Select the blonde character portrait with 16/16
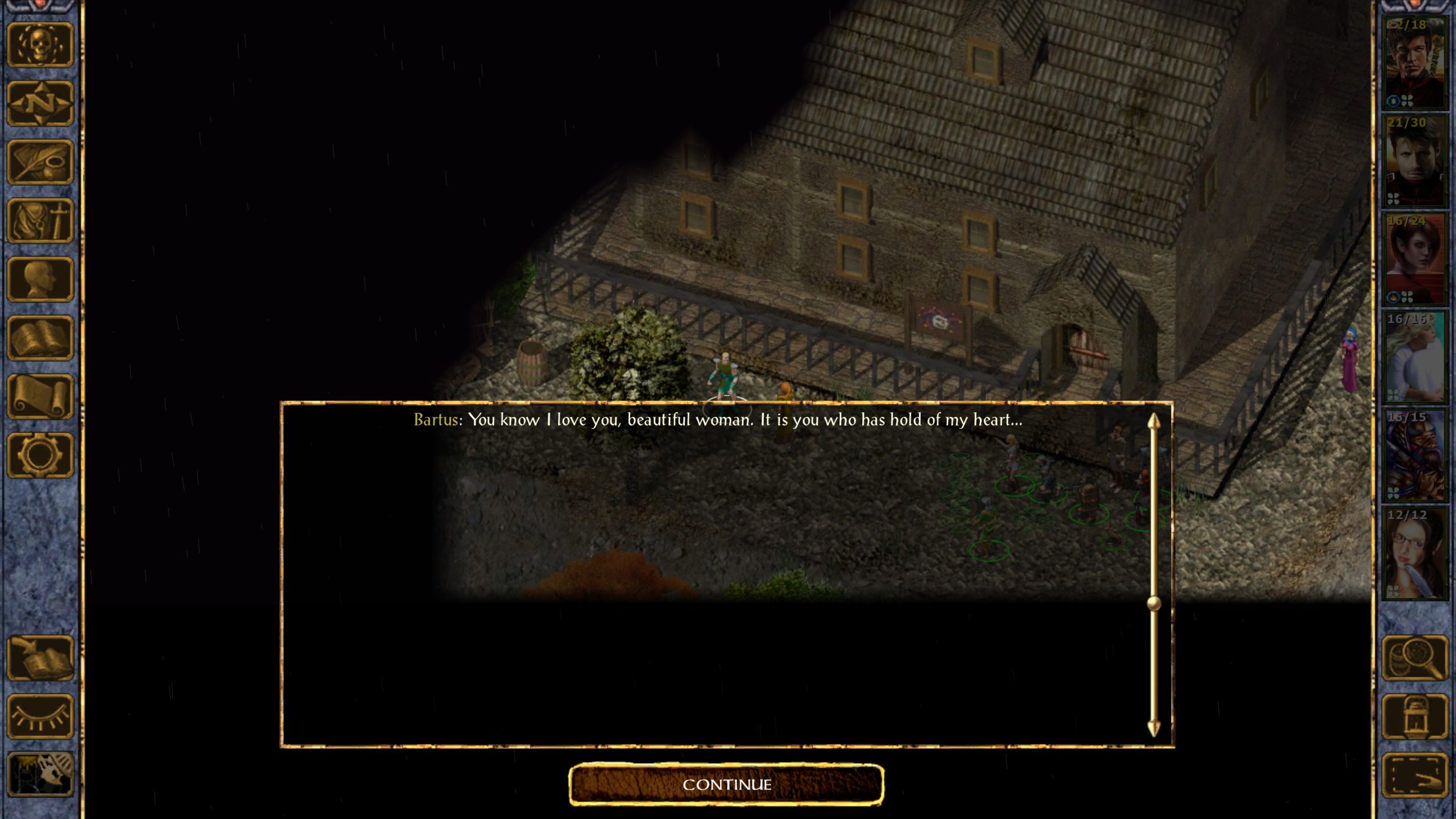The height and width of the screenshot is (819, 1456). point(1414,357)
